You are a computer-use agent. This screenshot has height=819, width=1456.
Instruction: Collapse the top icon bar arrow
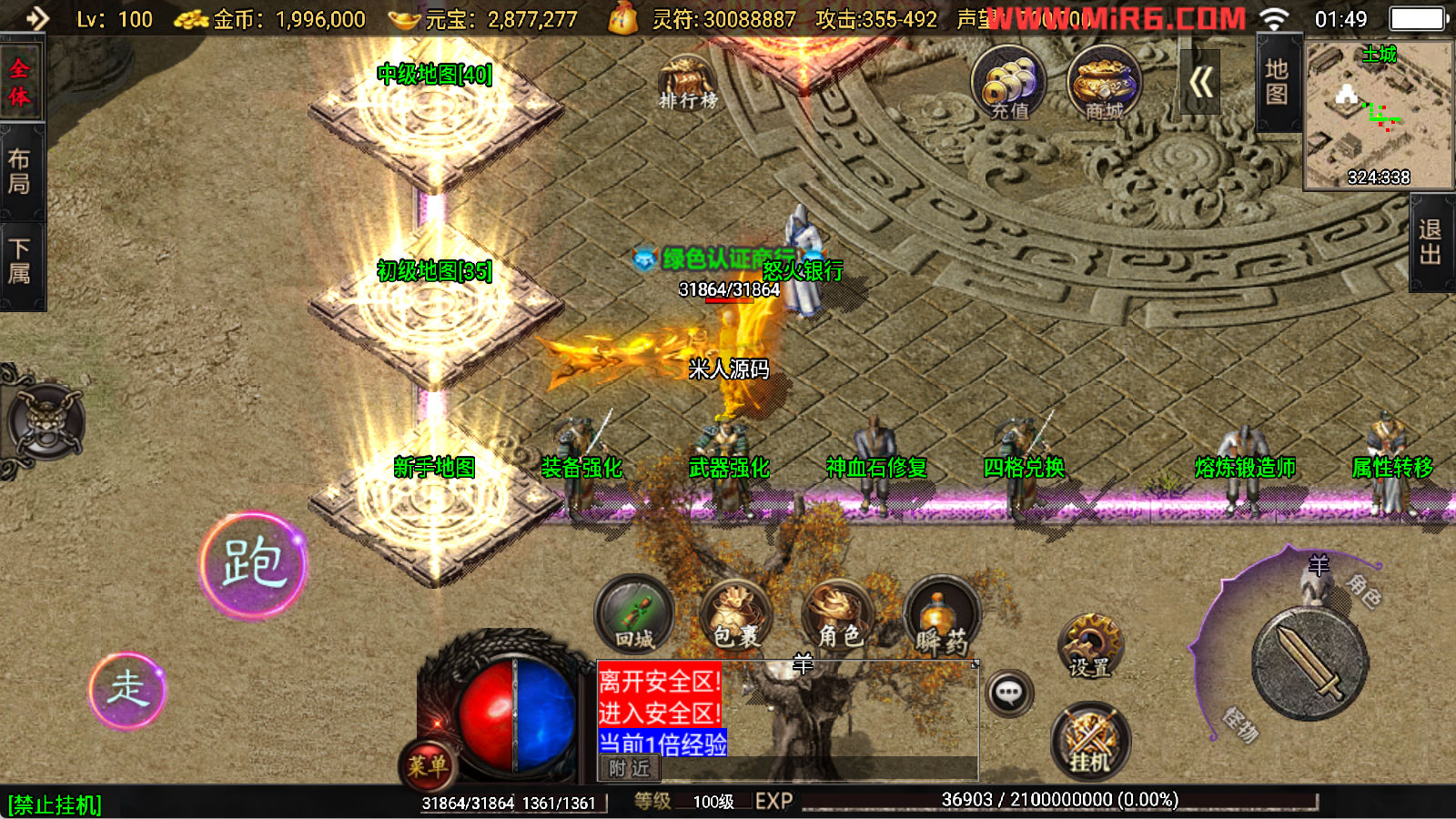click(x=1200, y=83)
